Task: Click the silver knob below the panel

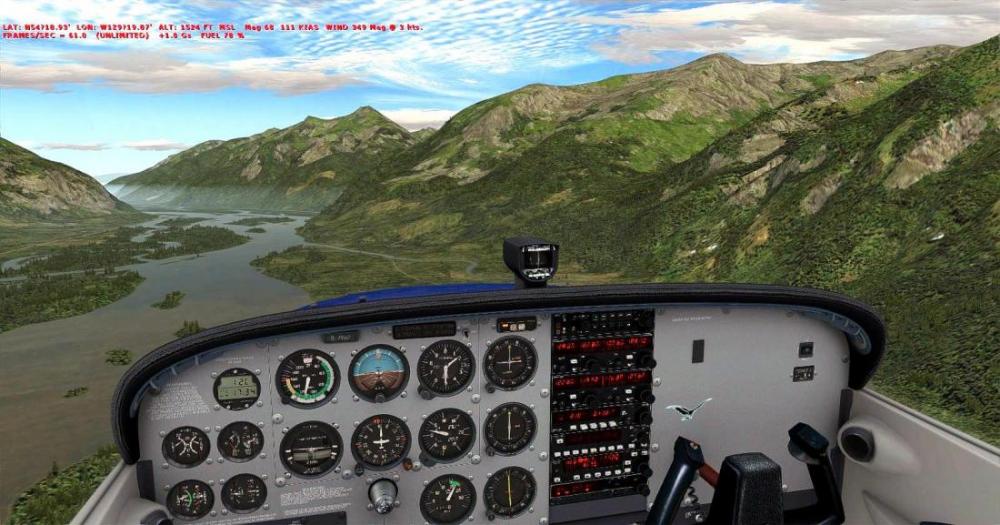Action: (382, 492)
